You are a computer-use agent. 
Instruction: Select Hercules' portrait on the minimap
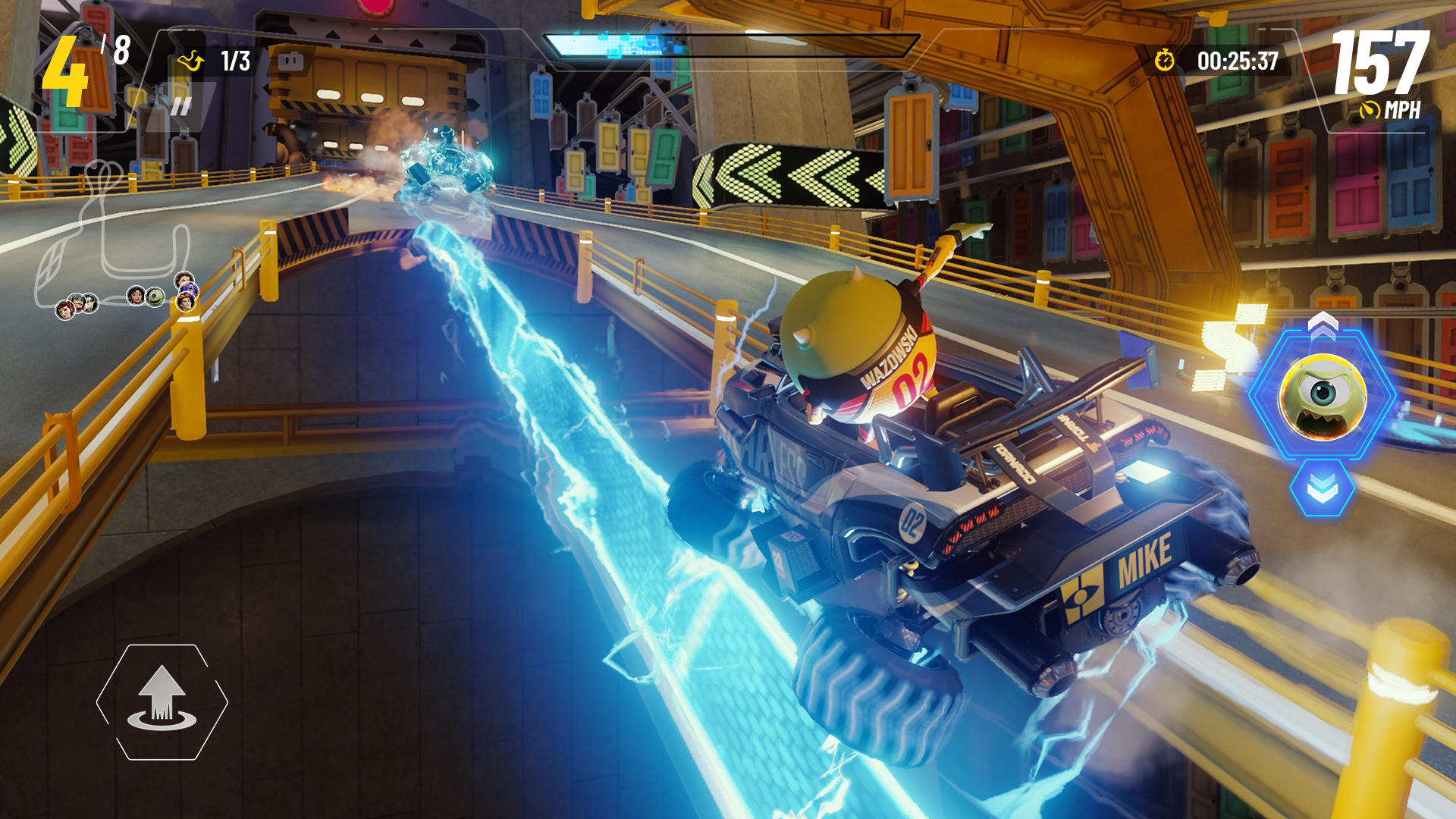click(x=187, y=303)
